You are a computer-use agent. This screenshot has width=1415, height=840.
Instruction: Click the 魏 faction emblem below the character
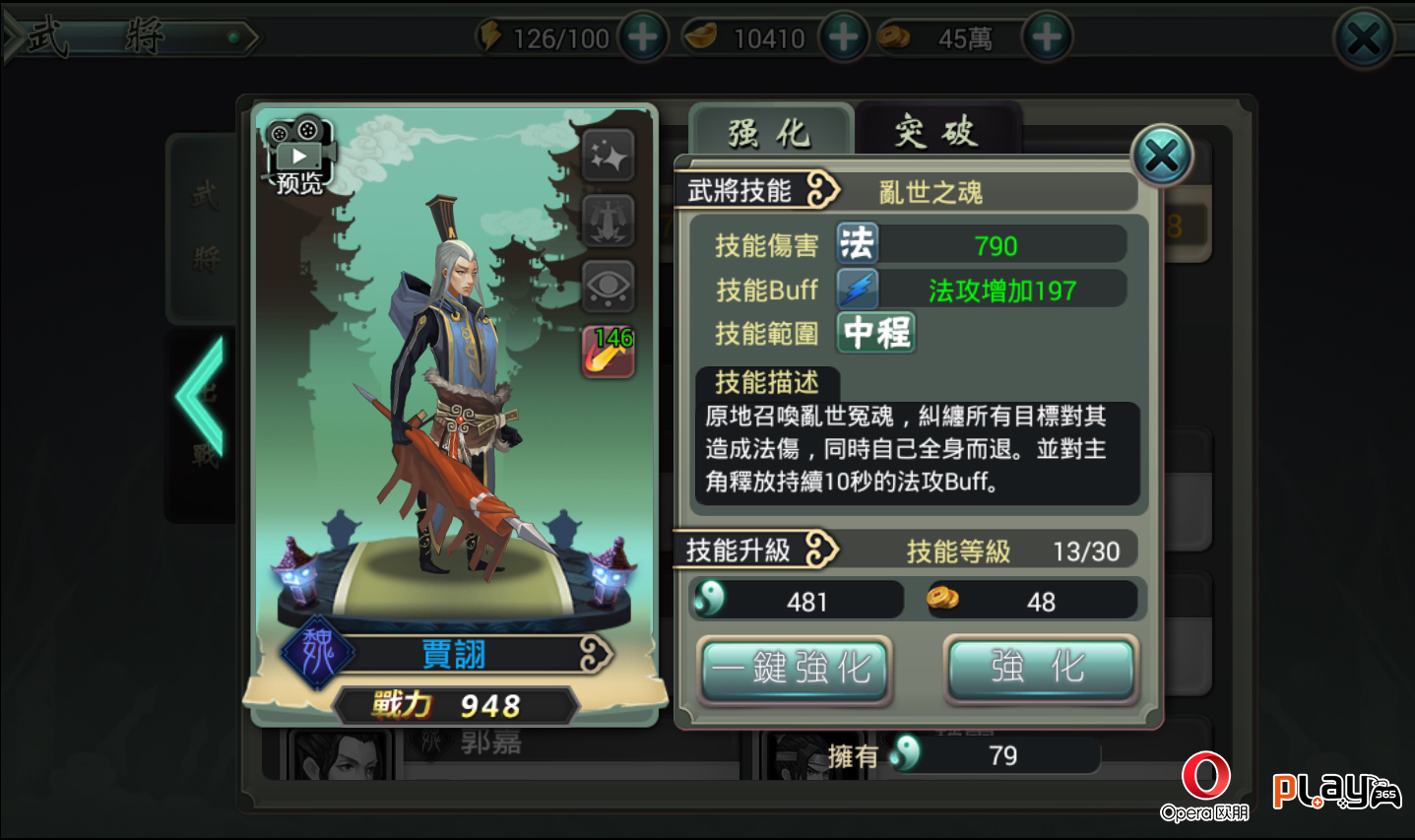[x=316, y=653]
